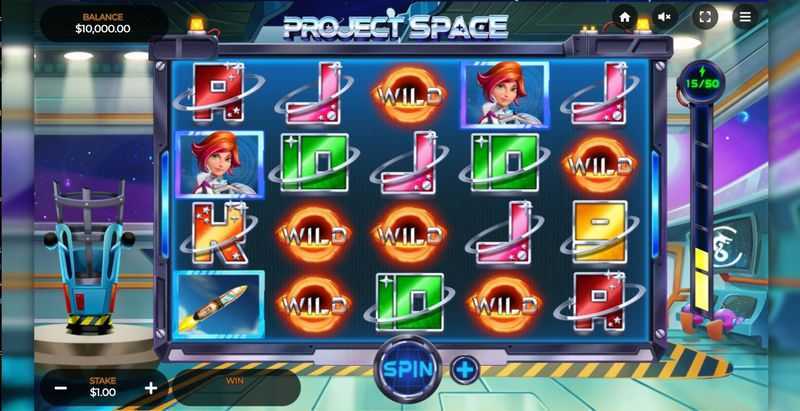This screenshot has width=800, height=411.
Task: Go to the home screen
Action: [625, 17]
